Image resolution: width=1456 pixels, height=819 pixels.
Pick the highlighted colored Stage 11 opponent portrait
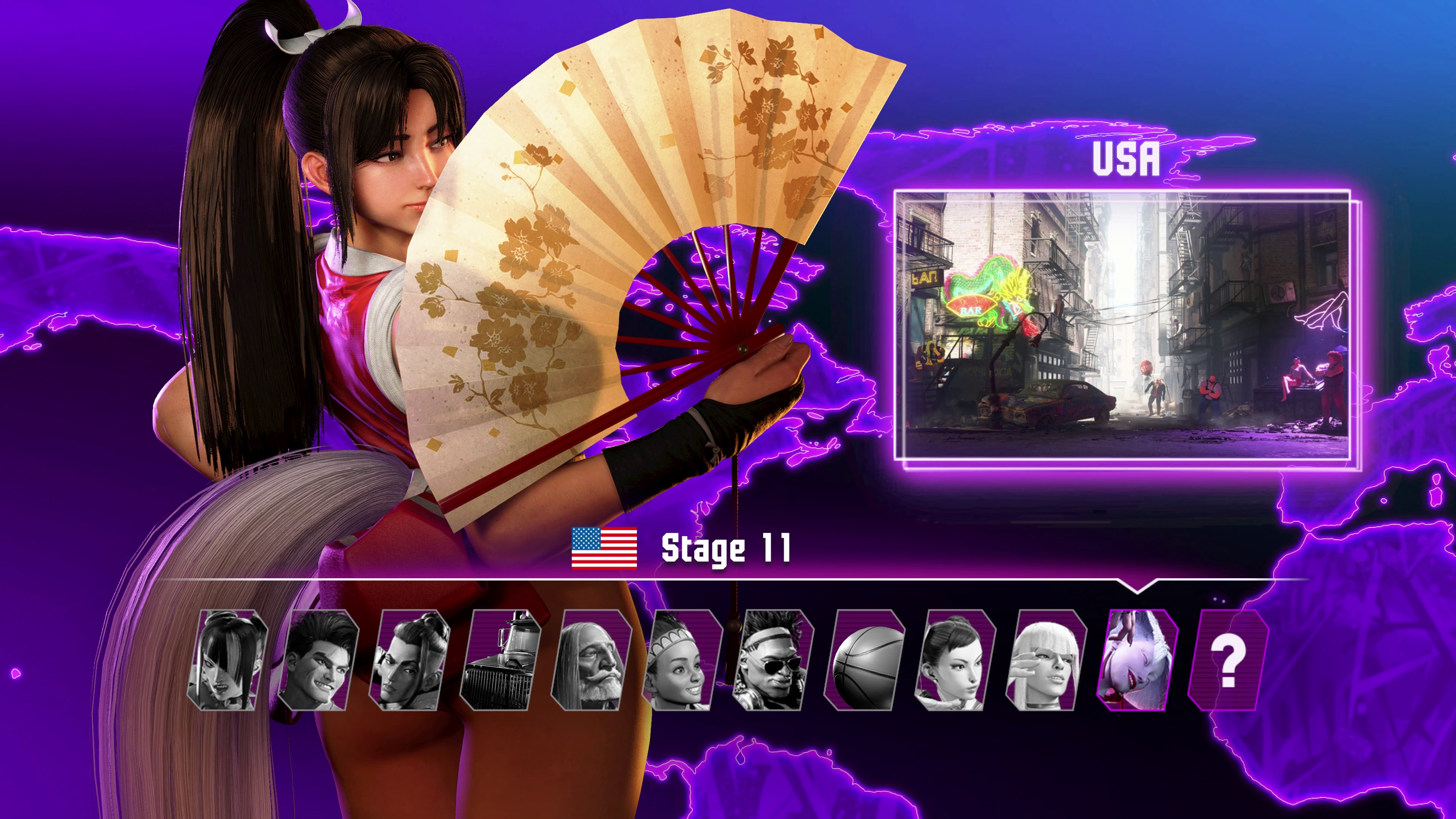tap(1137, 660)
